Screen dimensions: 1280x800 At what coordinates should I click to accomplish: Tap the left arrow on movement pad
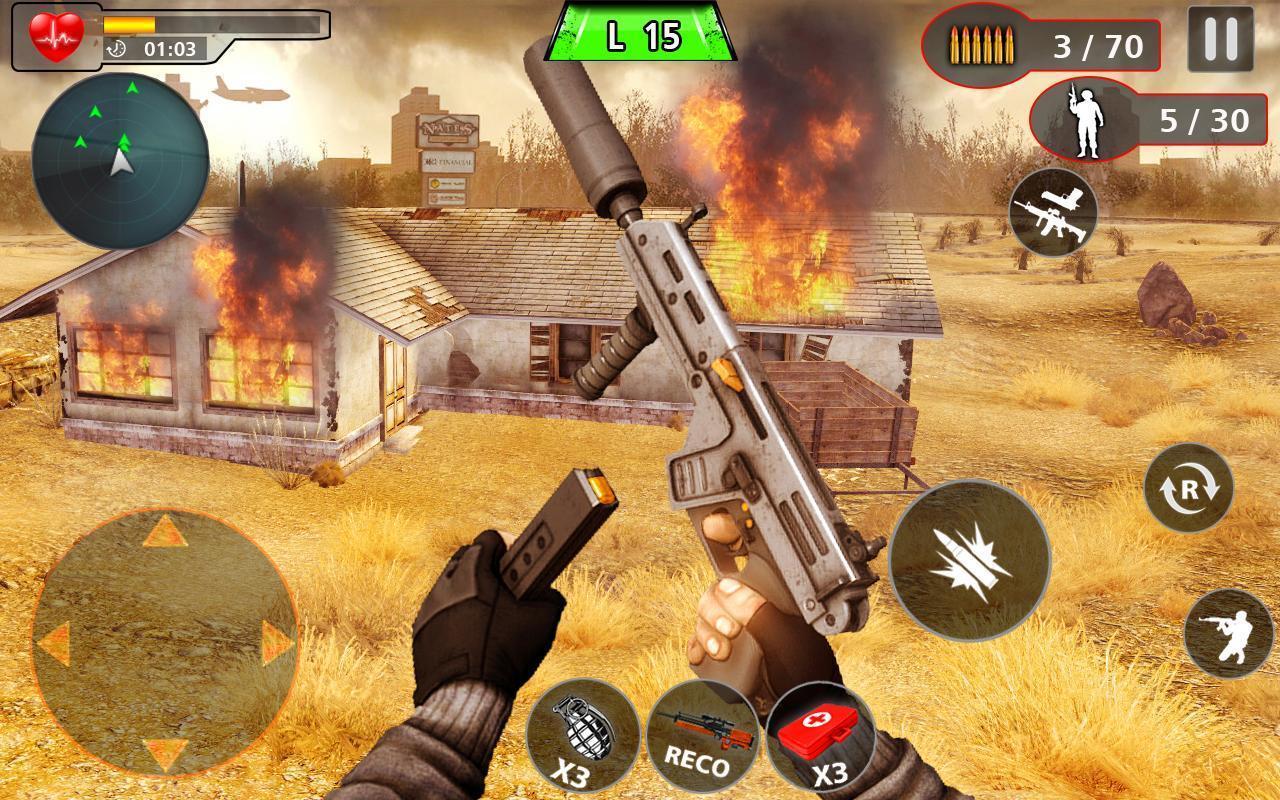55,641
